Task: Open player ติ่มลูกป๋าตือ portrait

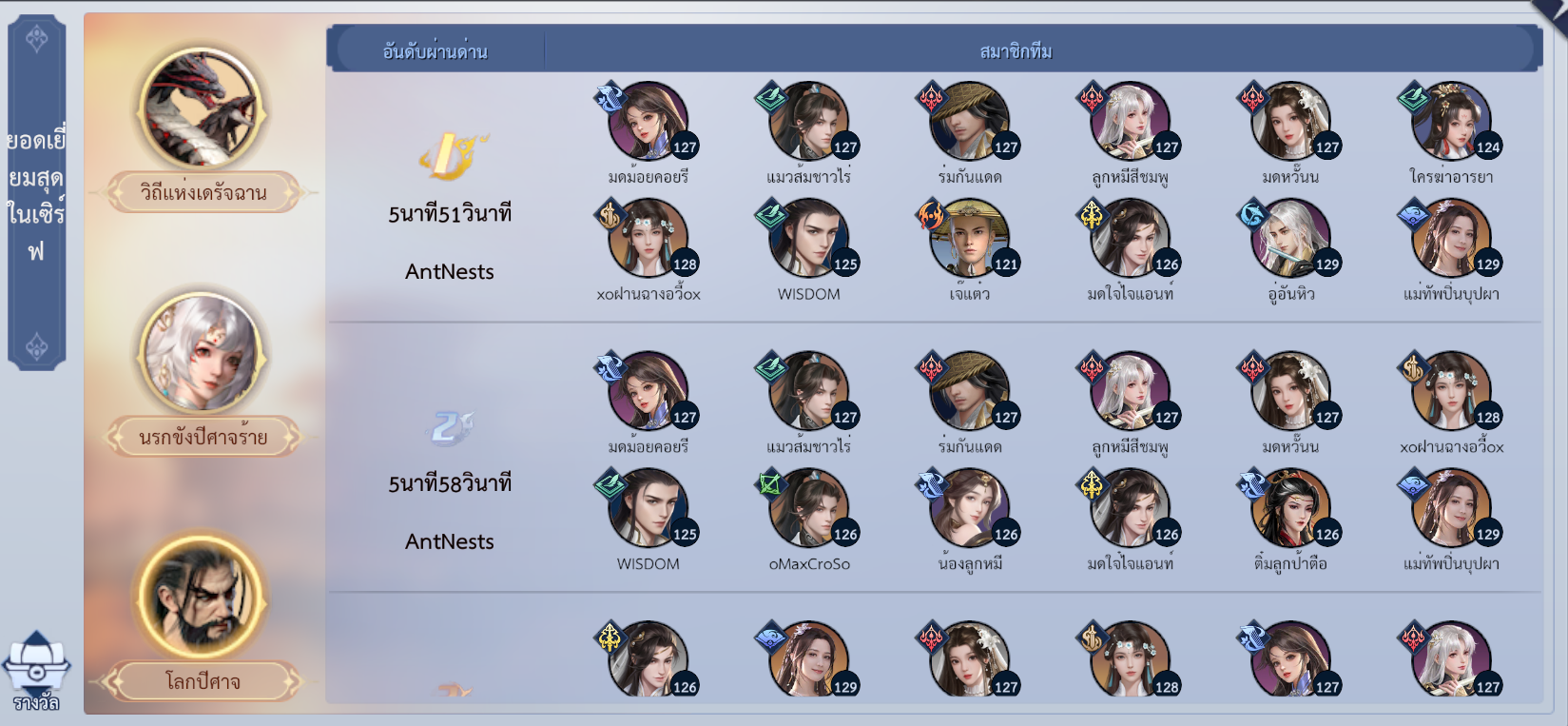Action: (1290, 509)
